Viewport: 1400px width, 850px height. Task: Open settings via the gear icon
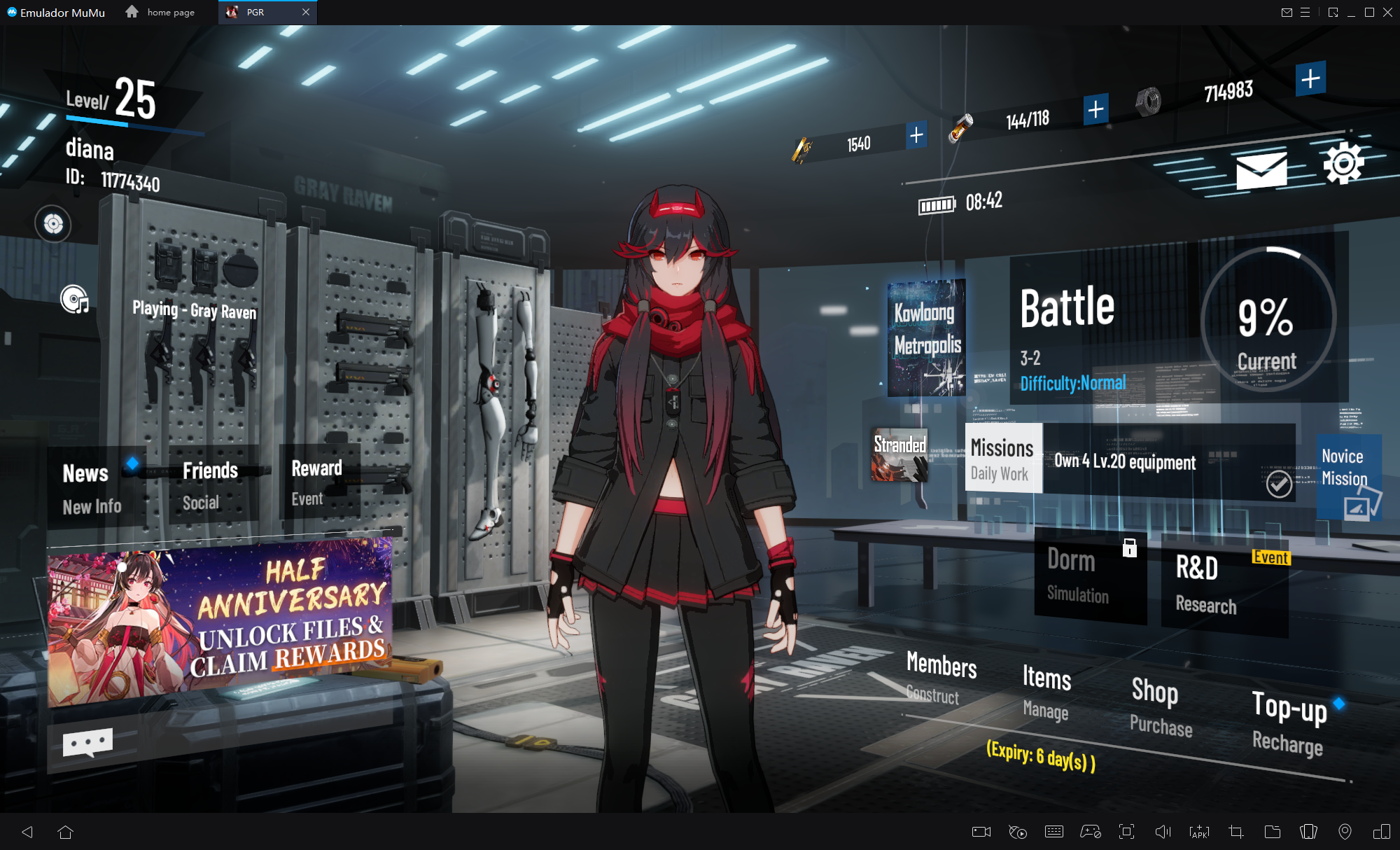tap(1343, 164)
